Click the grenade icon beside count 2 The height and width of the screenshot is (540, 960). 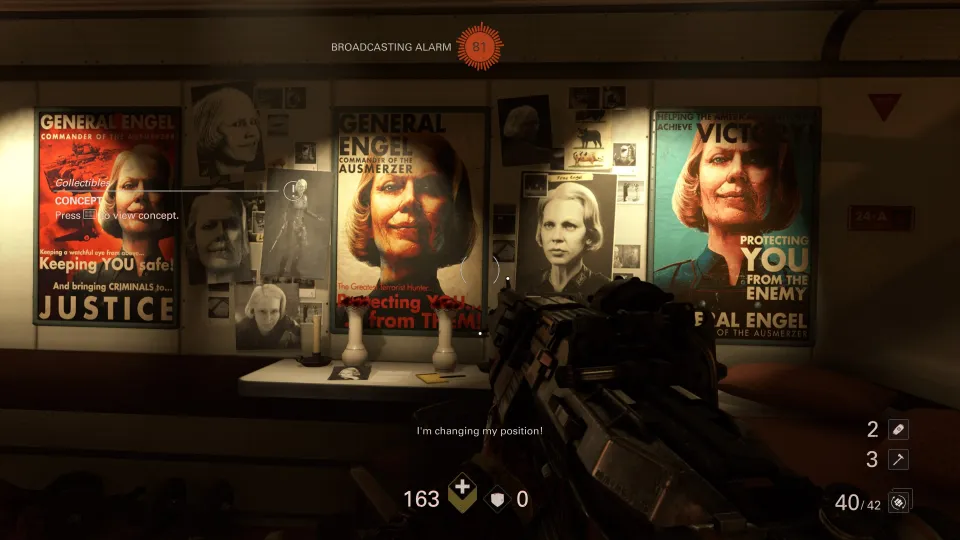898,429
